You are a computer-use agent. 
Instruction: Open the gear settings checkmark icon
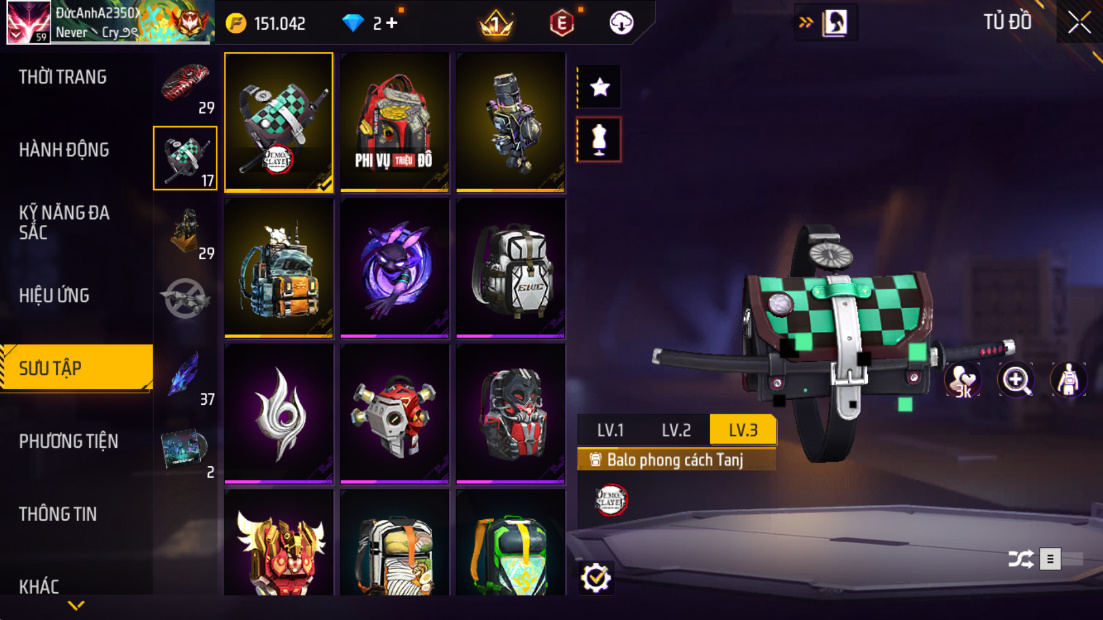point(595,577)
